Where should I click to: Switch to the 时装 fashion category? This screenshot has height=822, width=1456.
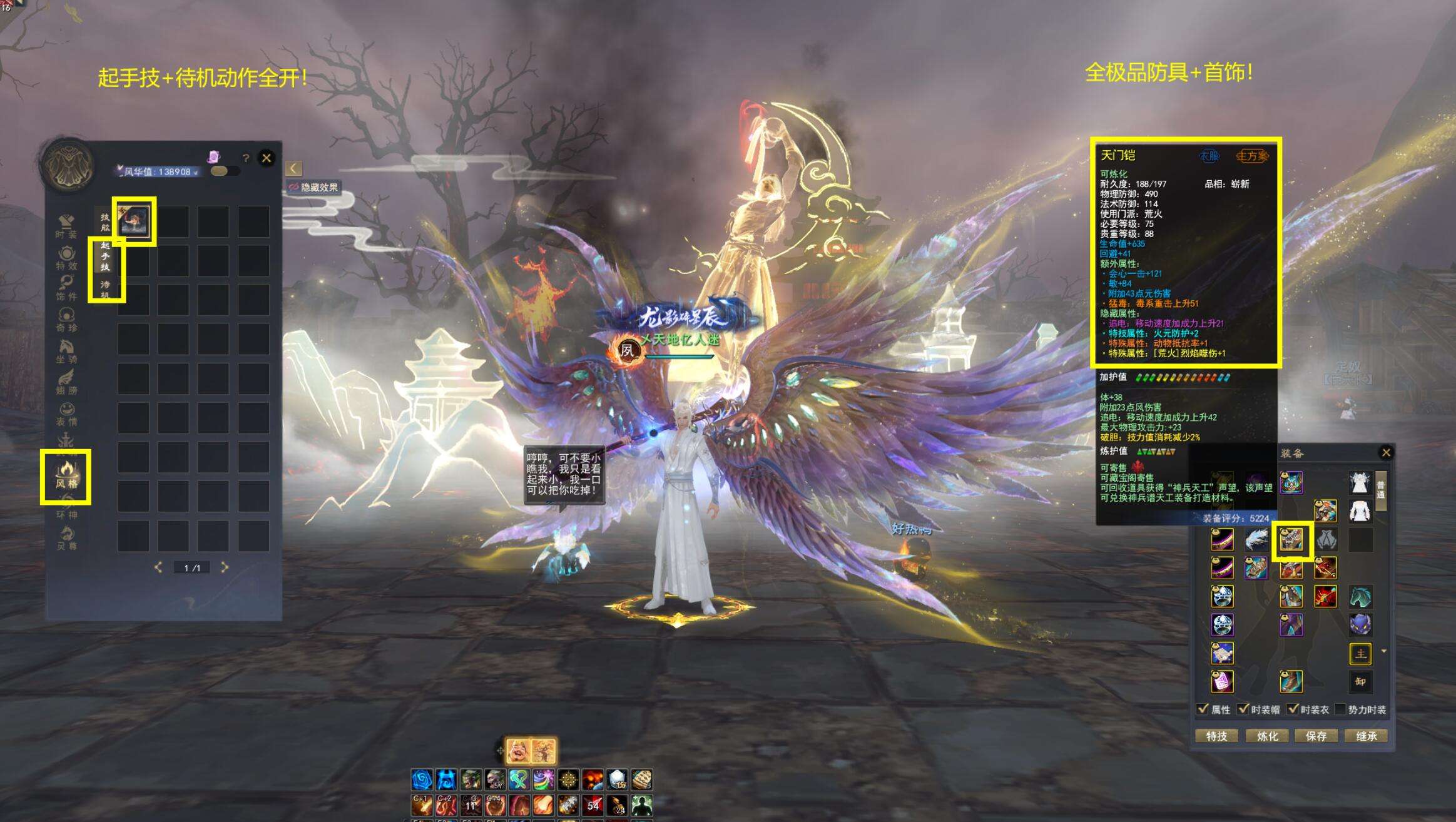pos(66,226)
